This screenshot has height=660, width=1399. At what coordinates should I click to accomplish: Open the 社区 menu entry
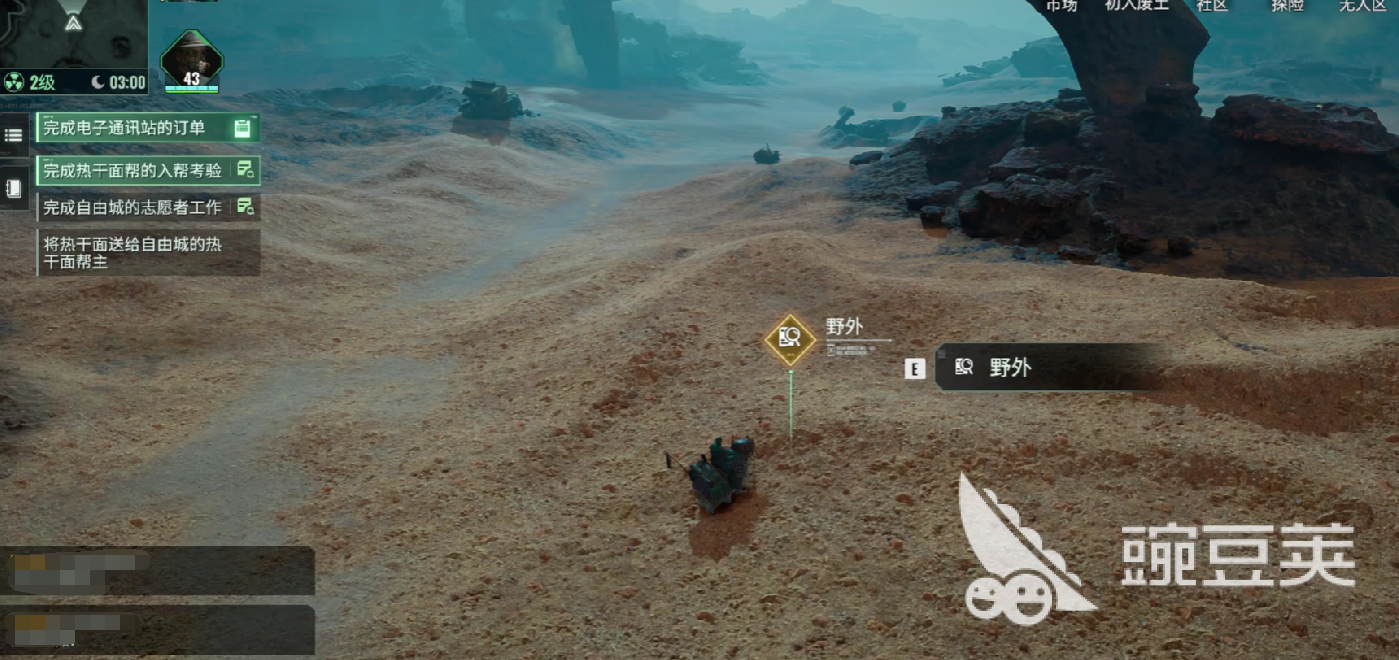pyautogui.click(x=1212, y=5)
